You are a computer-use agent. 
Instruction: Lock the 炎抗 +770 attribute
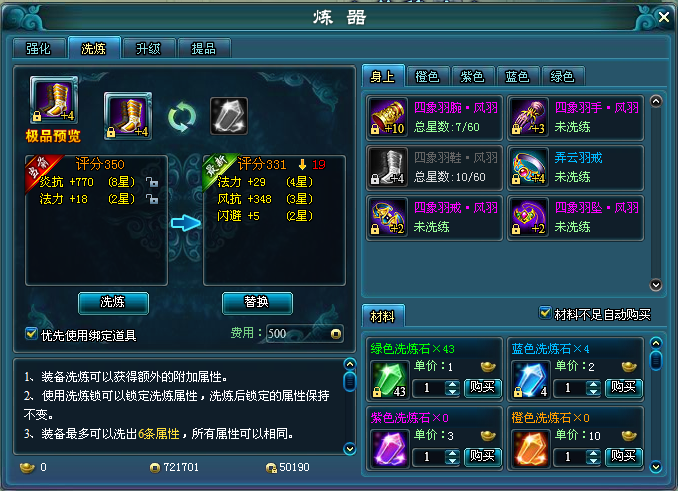pos(152,183)
